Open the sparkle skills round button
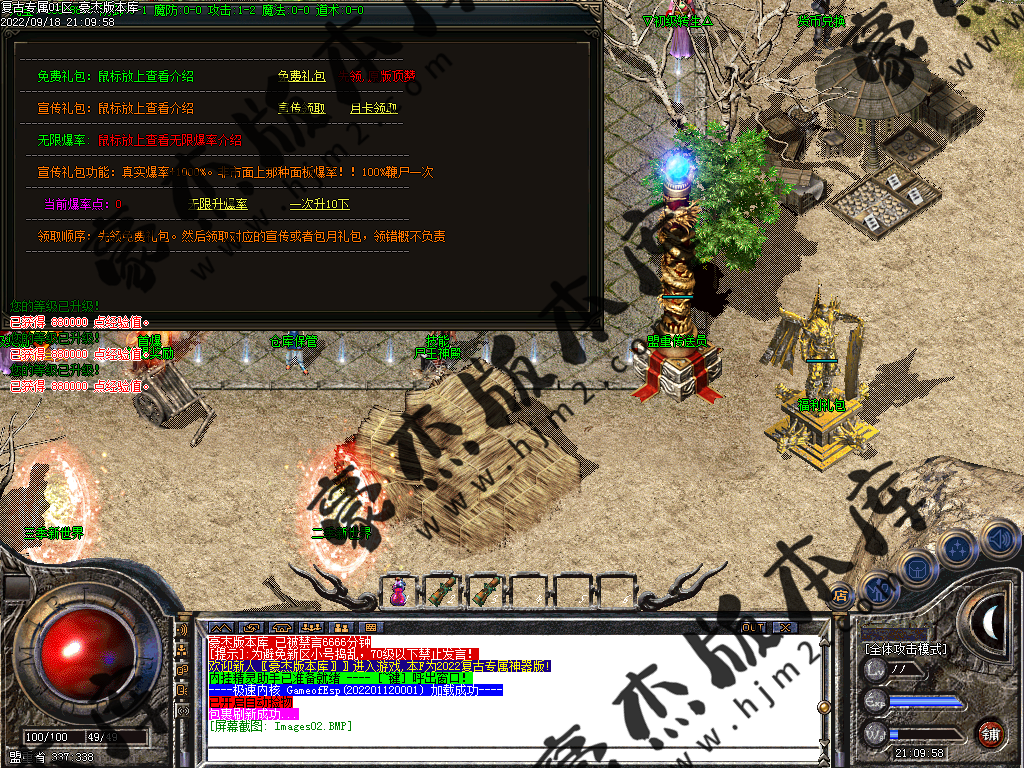 [958, 548]
